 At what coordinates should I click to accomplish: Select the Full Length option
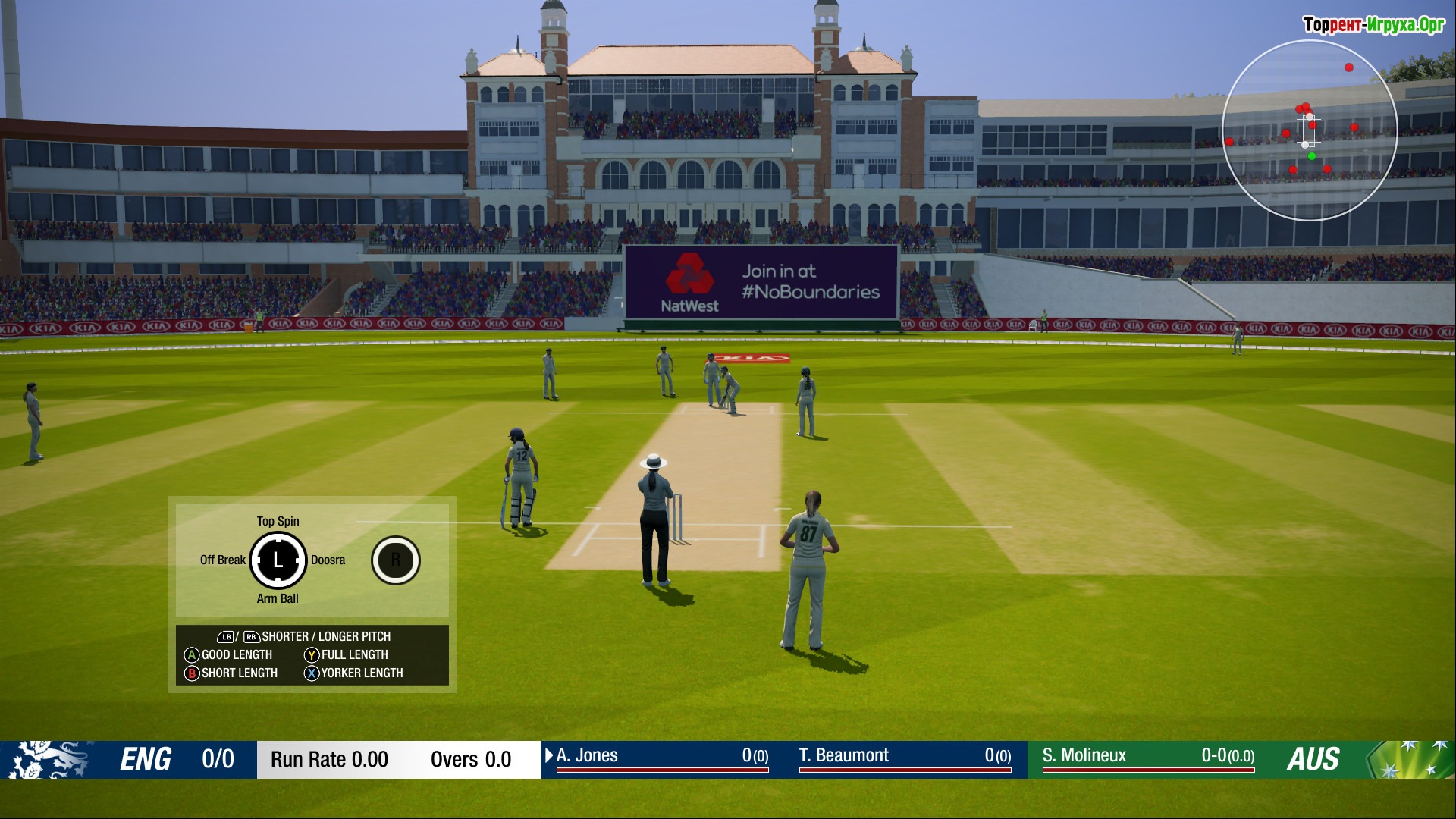pyautogui.click(x=347, y=654)
